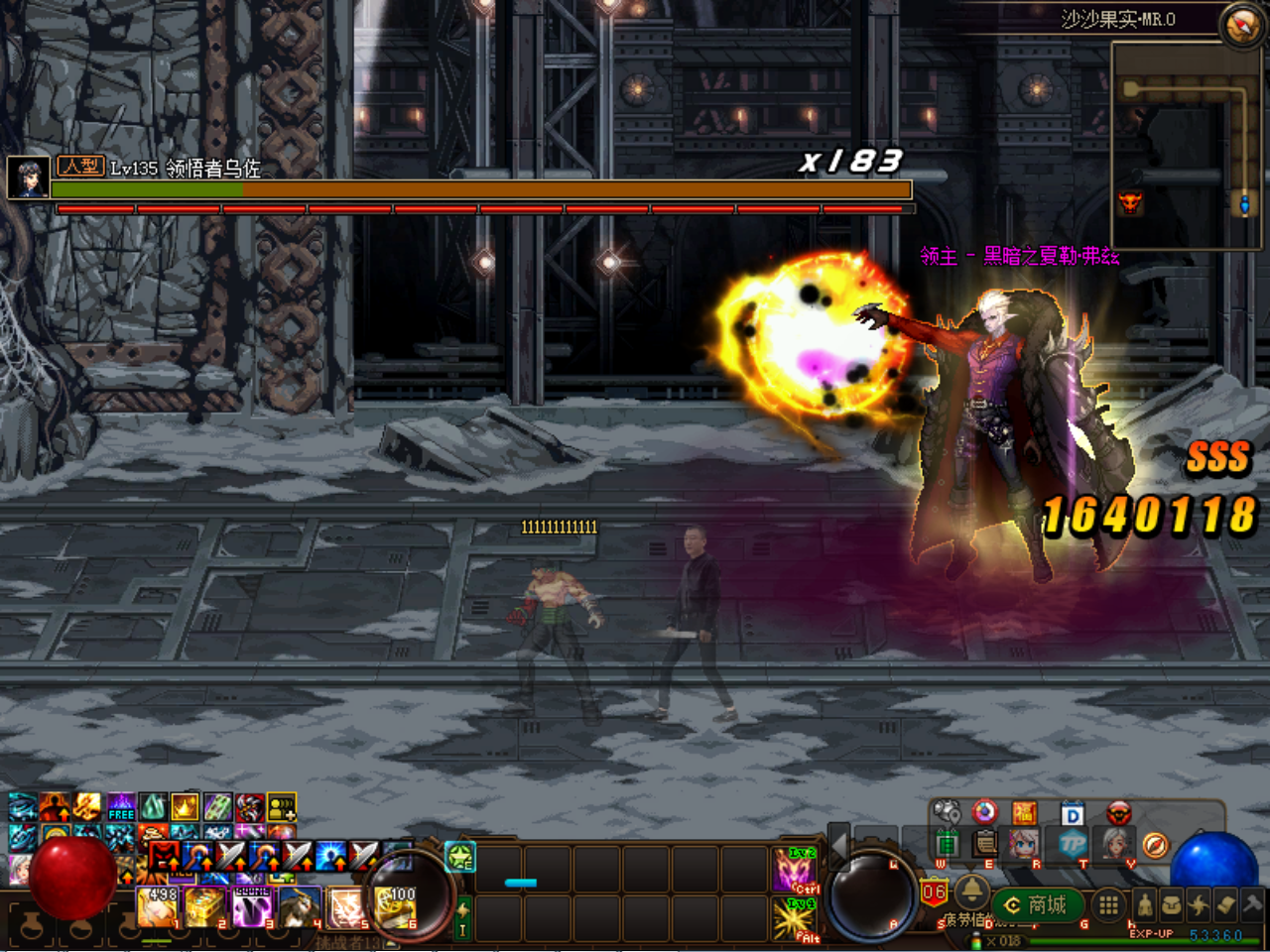
Task: Click the orange compass shortcut icon
Action: (1155, 844)
